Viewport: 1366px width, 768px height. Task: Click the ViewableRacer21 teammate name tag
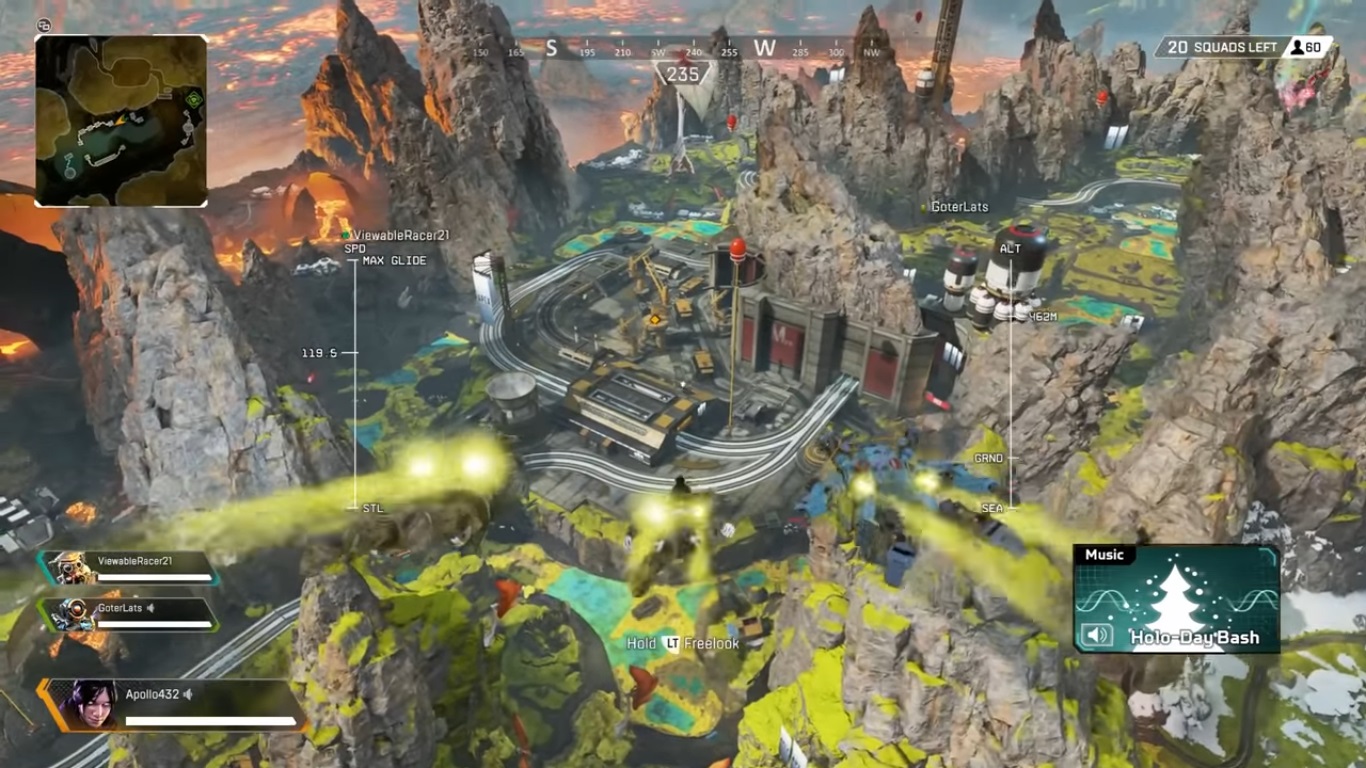(x=399, y=235)
